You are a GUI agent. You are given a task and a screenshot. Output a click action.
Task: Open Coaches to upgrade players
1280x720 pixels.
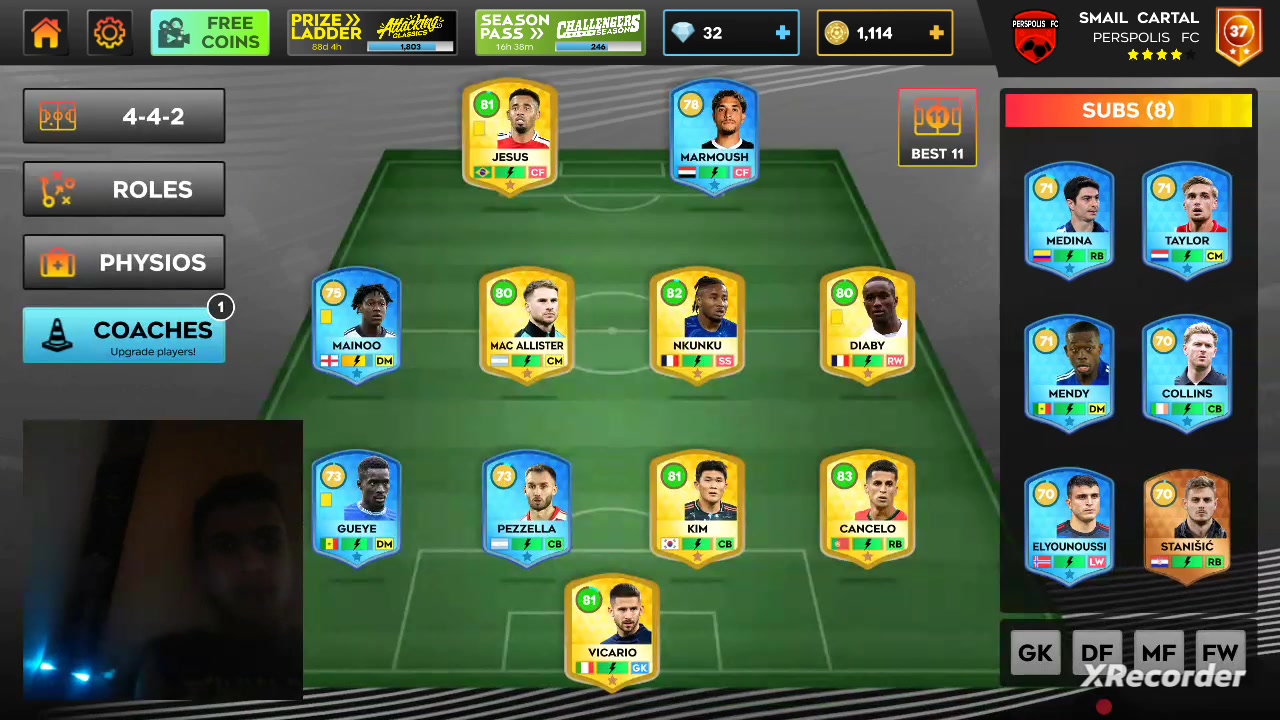tap(124, 336)
